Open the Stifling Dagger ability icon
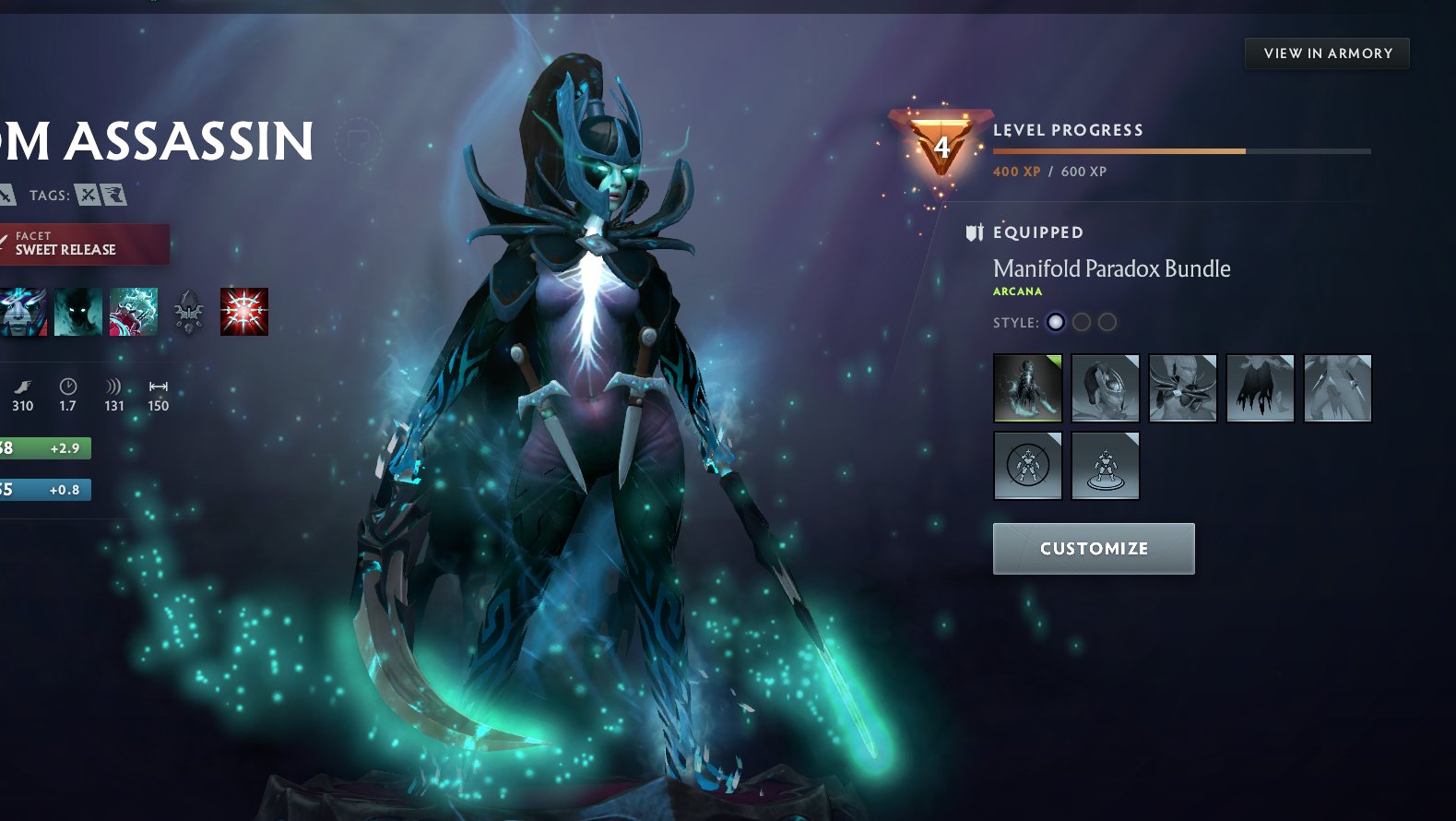 18,312
